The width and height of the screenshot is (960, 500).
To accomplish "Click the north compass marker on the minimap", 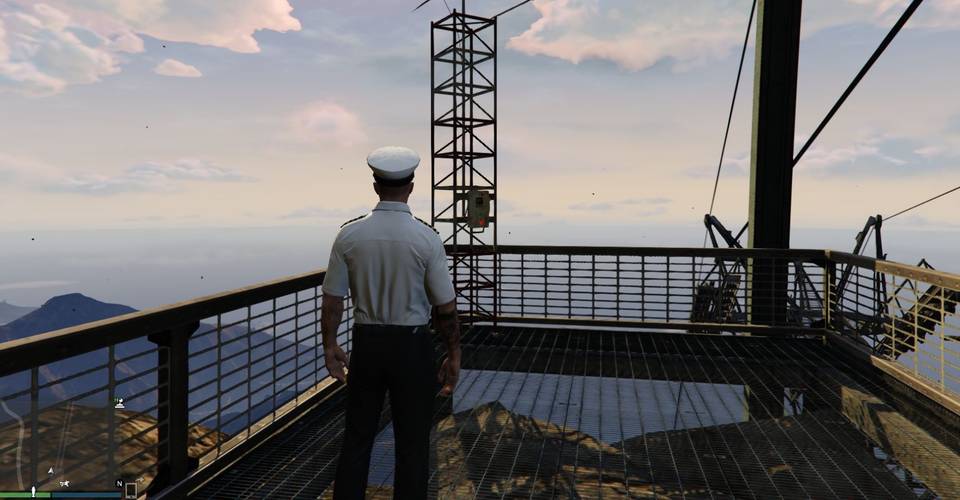I will pyautogui.click(x=120, y=483).
